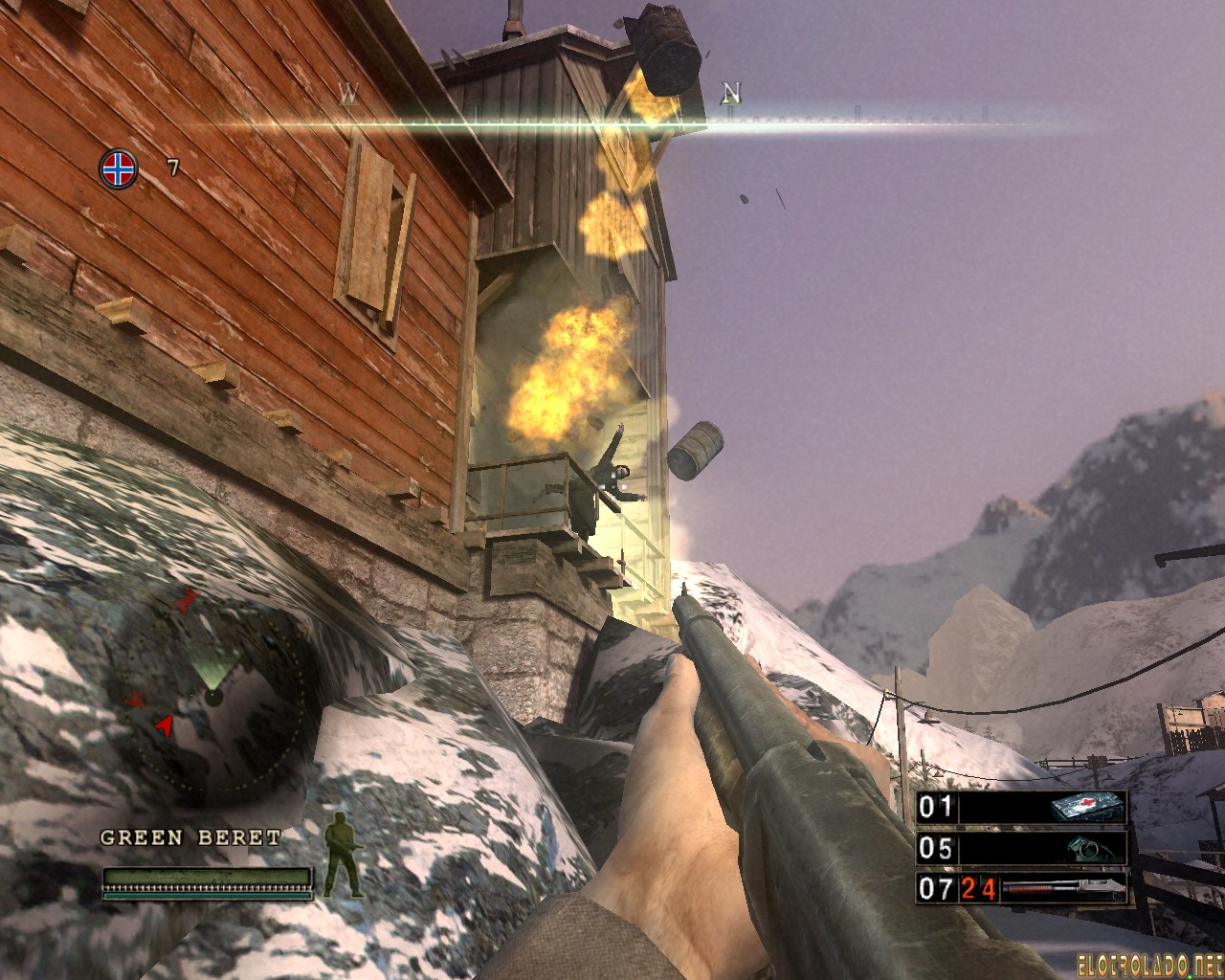This screenshot has height=980, width=1225.
Task: Select the medkit inventory slot
Action: pyautogui.click(x=1021, y=807)
